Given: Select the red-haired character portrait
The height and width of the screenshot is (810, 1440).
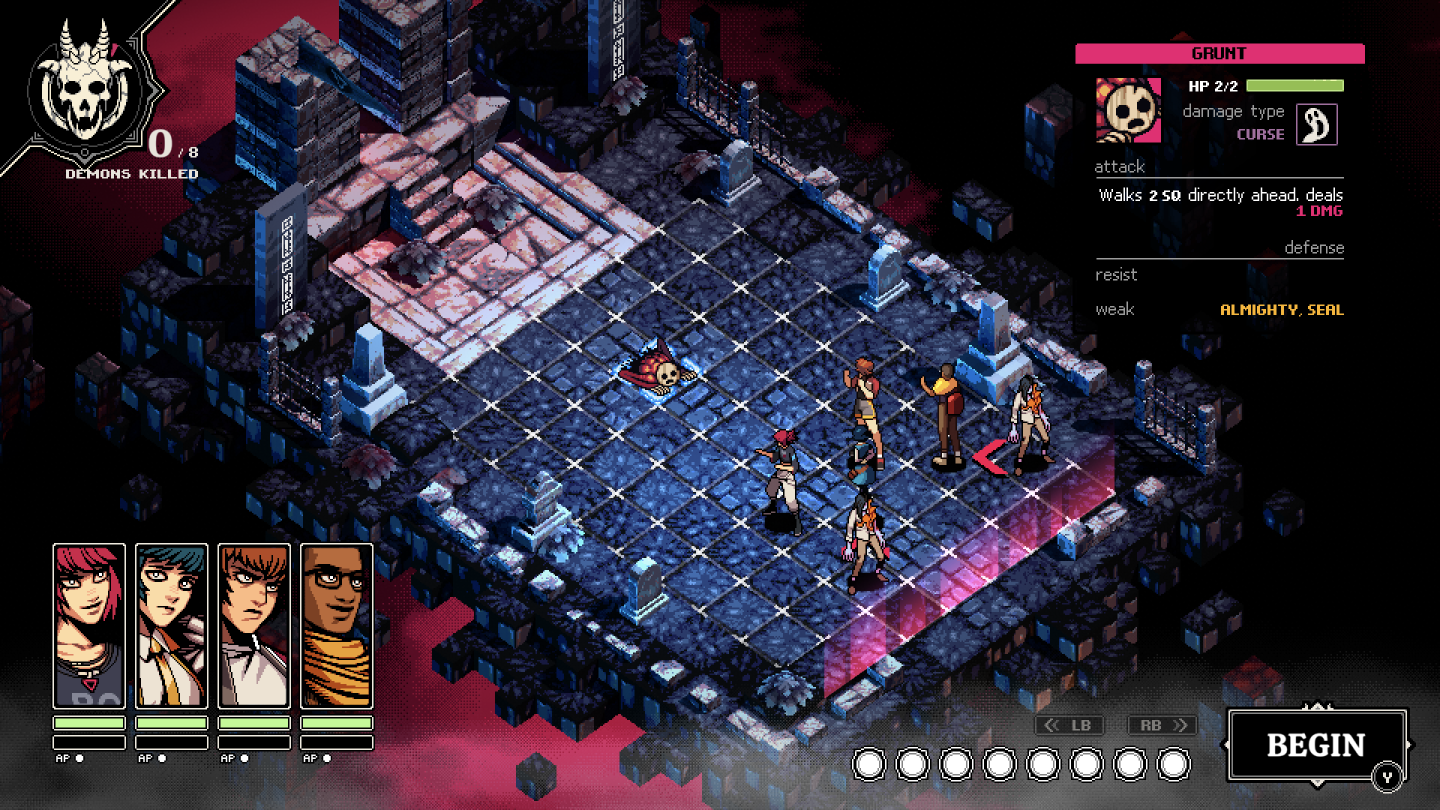Looking at the screenshot, I should click(89, 625).
